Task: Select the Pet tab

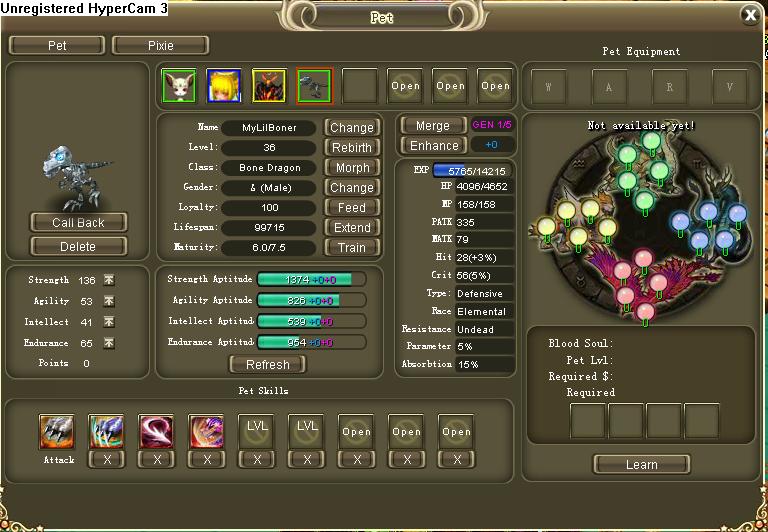Action: pyautogui.click(x=57, y=45)
